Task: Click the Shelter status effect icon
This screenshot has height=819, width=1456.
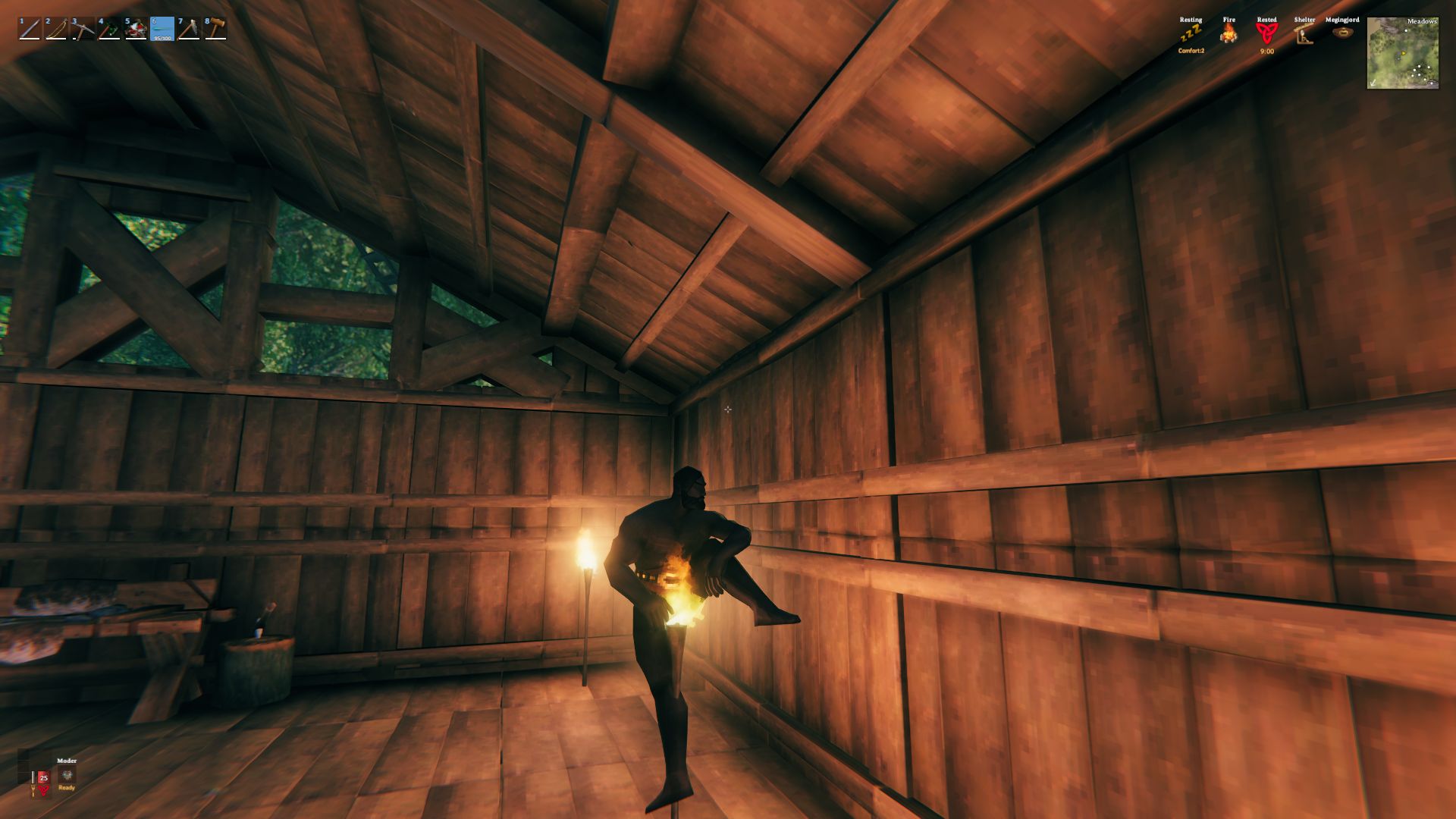Action: pyautogui.click(x=1303, y=35)
